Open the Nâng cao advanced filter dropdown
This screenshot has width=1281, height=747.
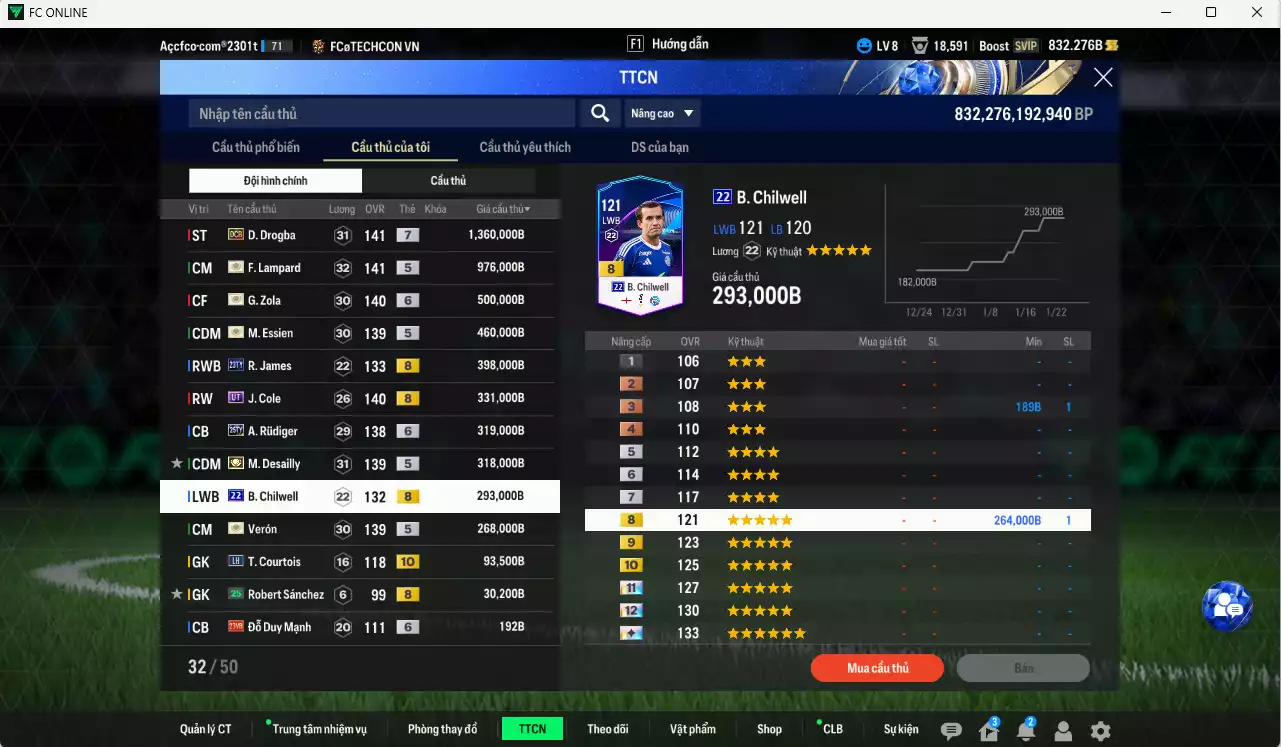click(x=662, y=113)
